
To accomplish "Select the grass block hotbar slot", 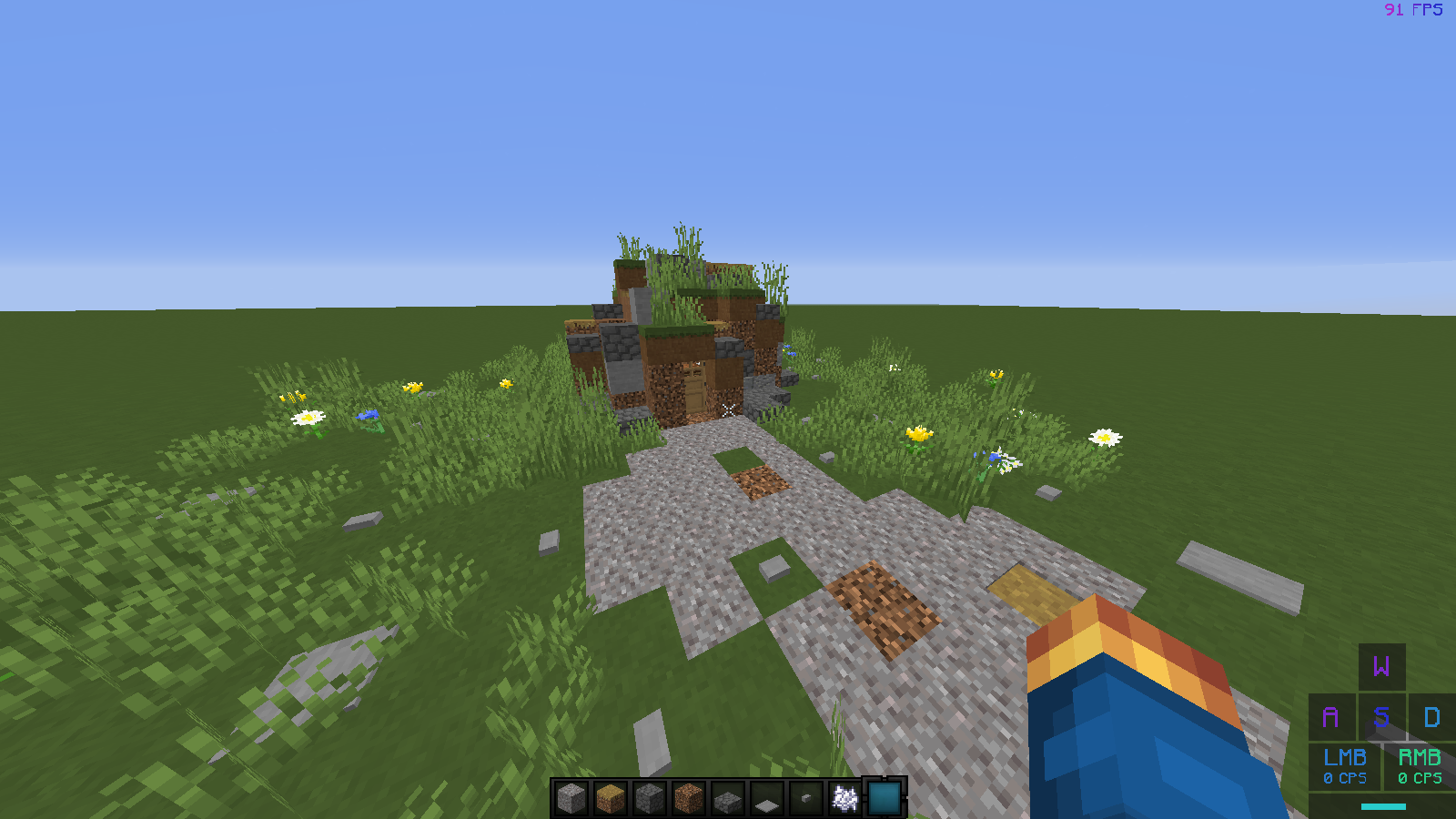I will coord(612,796).
